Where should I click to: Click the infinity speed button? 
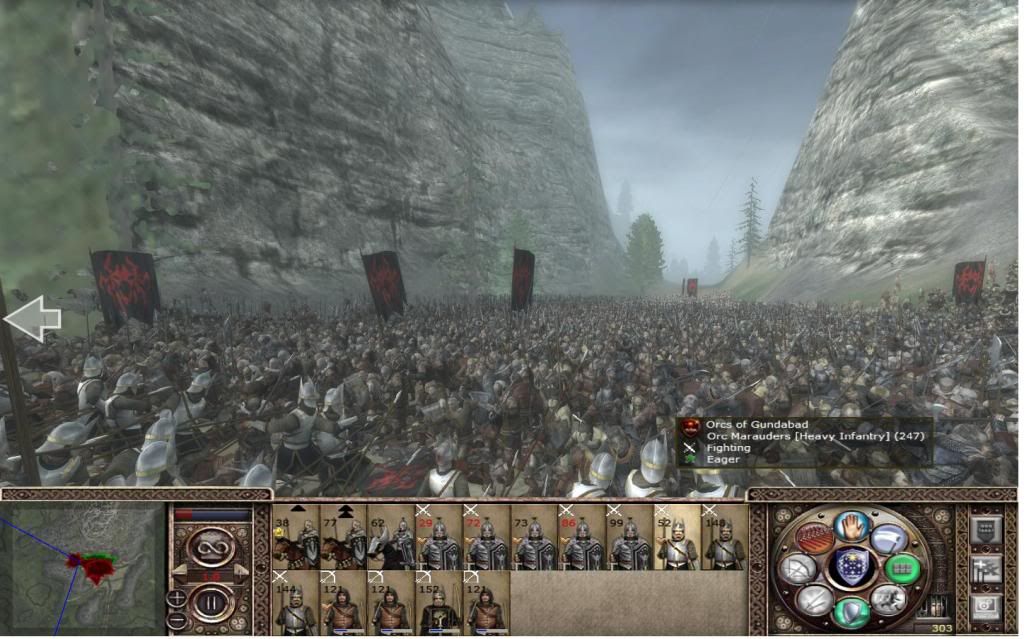213,547
